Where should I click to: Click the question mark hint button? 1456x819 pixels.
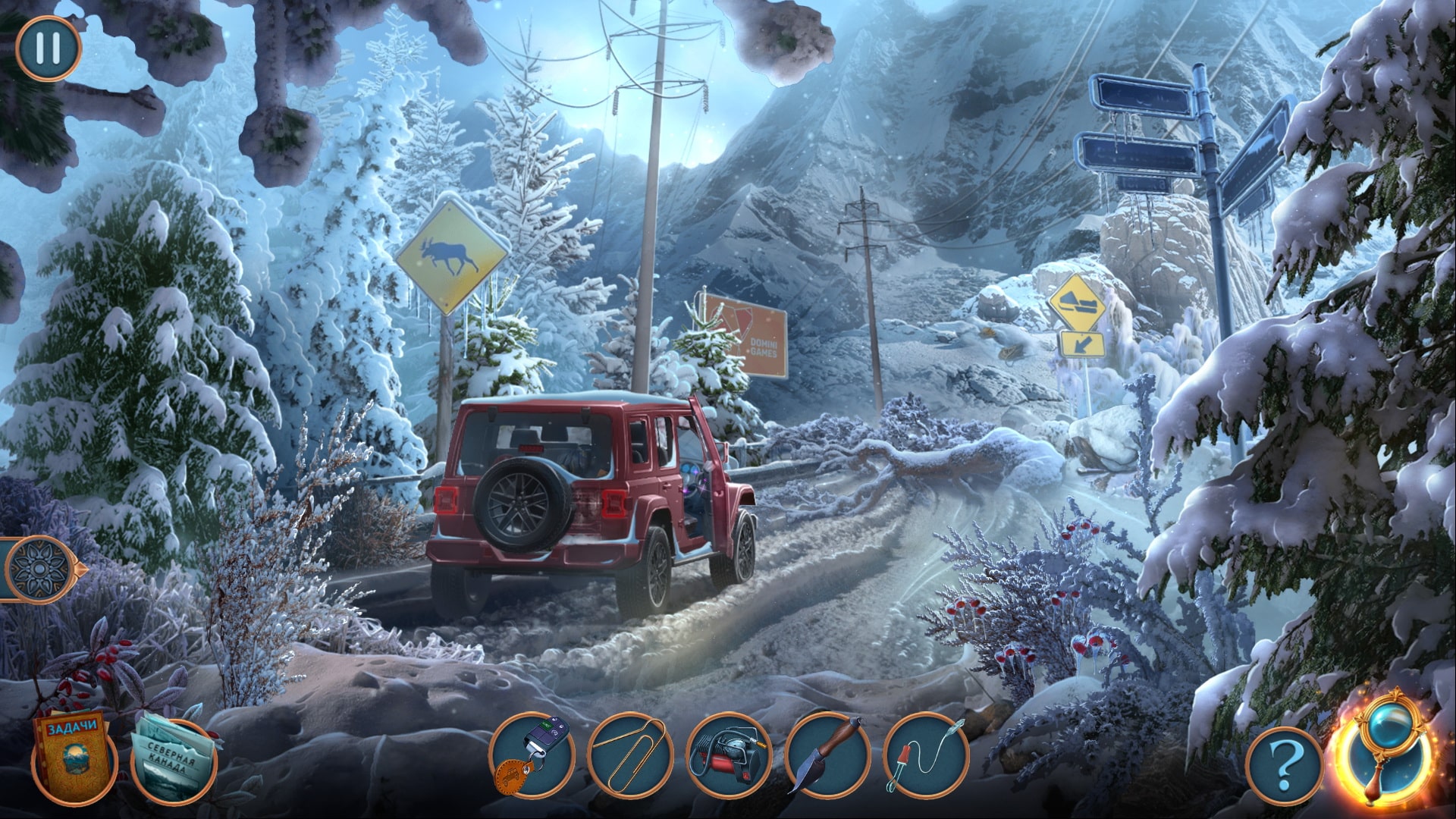click(x=1283, y=767)
